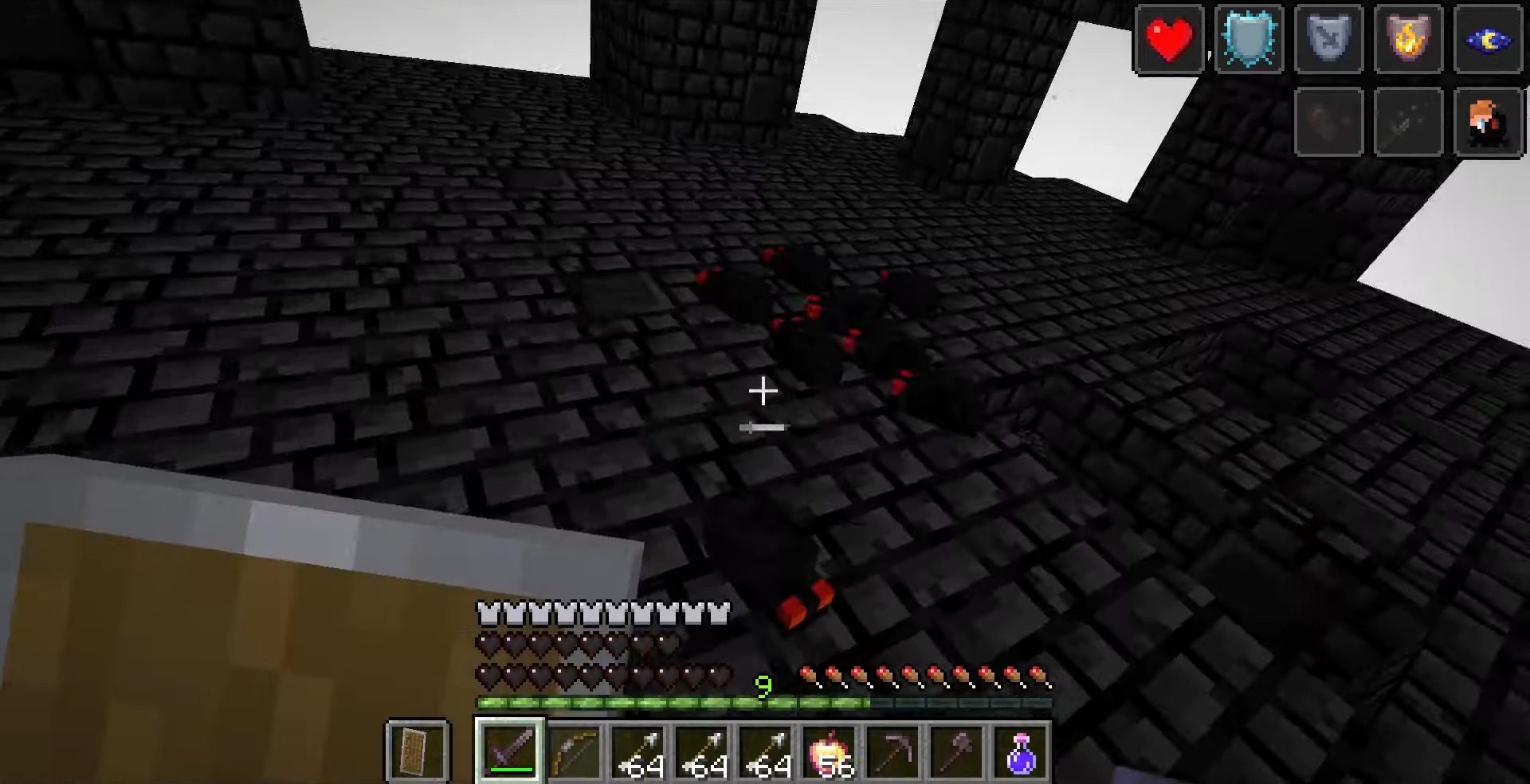Viewport: 1530px width, 784px height.
Task: Click the red heart Health Boost effect icon
Action: tap(1169, 40)
